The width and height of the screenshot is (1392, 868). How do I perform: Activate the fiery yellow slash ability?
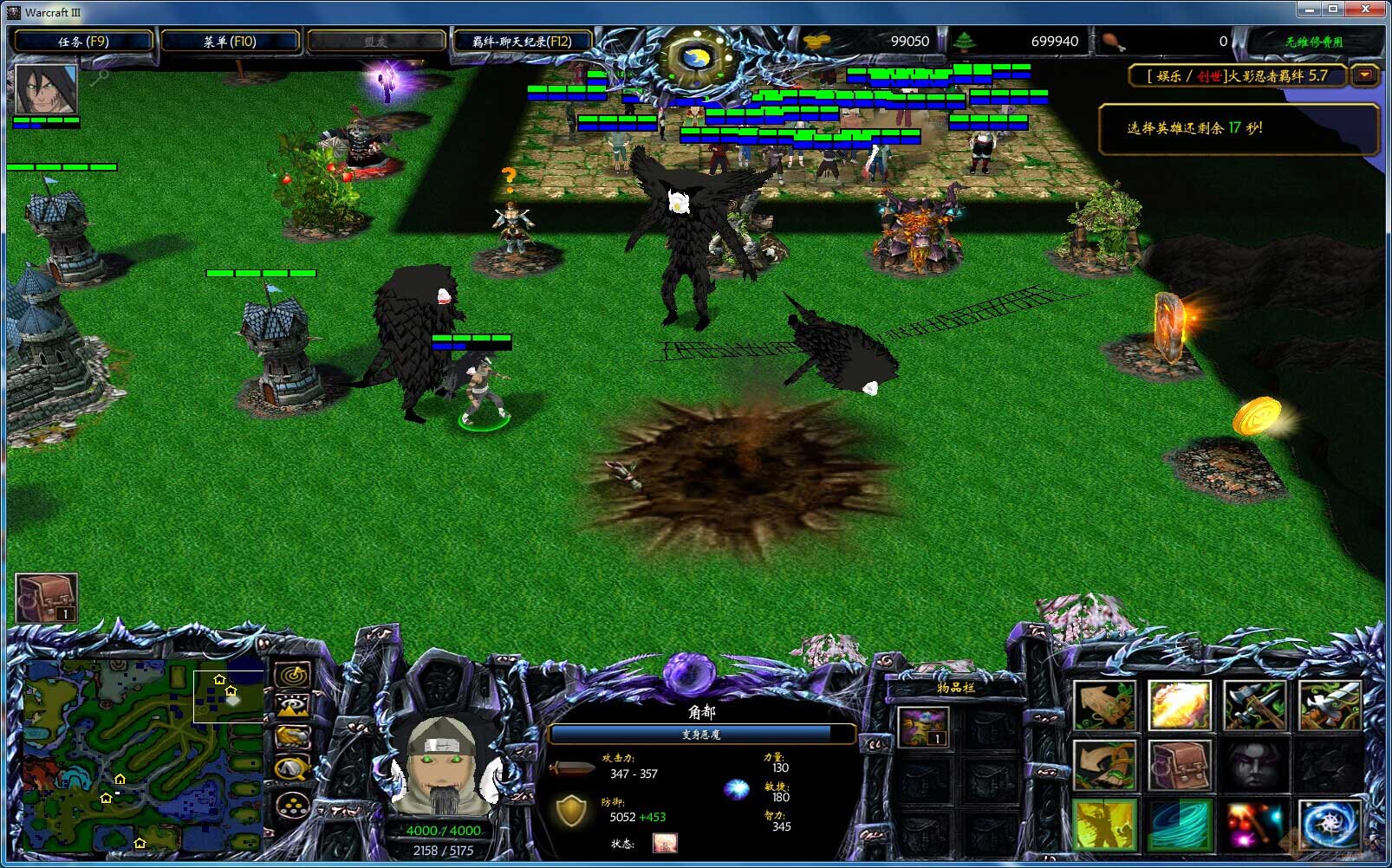tap(1179, 706)
